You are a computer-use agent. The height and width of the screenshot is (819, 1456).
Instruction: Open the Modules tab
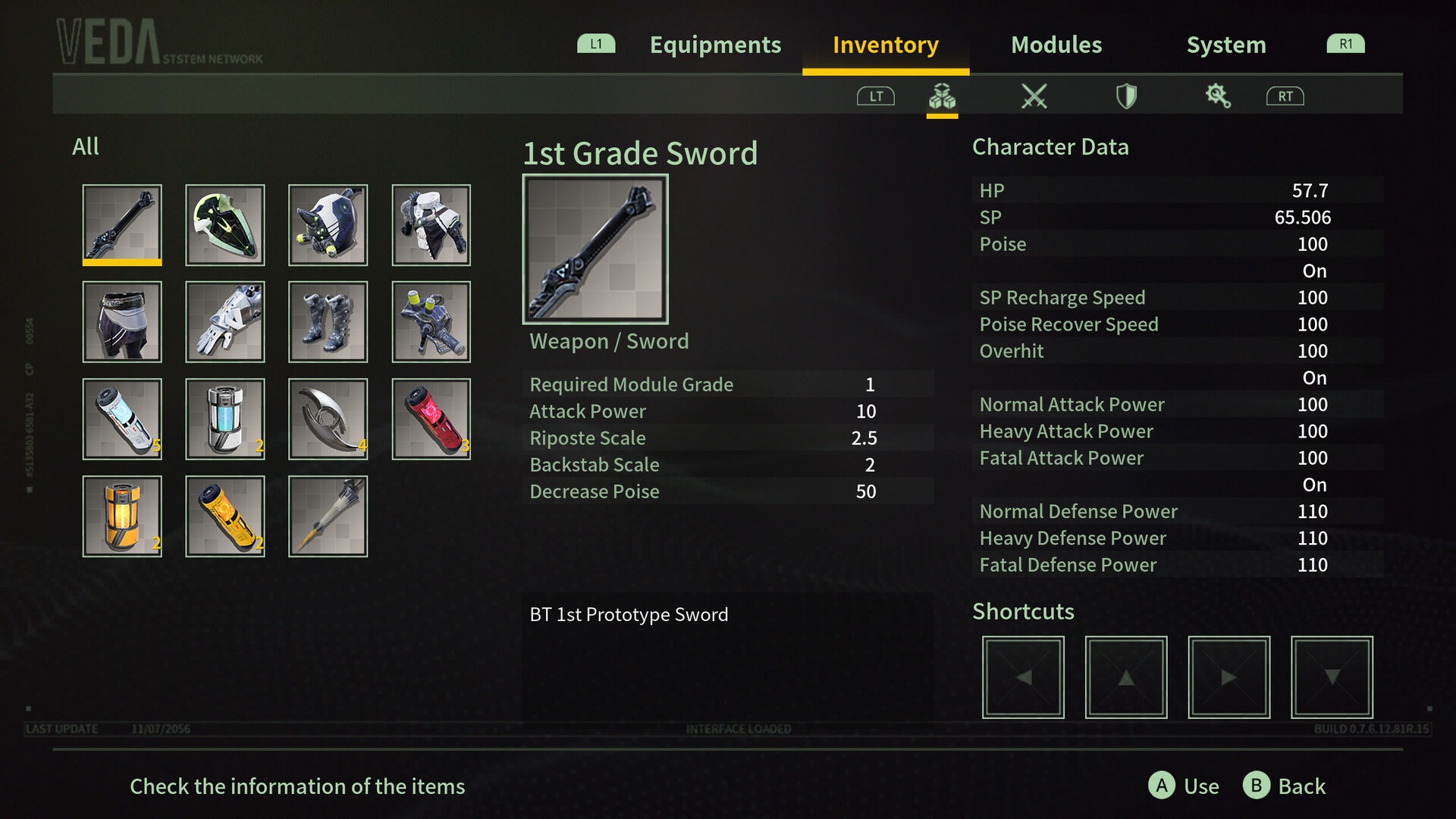click(x=1056, y=45)
